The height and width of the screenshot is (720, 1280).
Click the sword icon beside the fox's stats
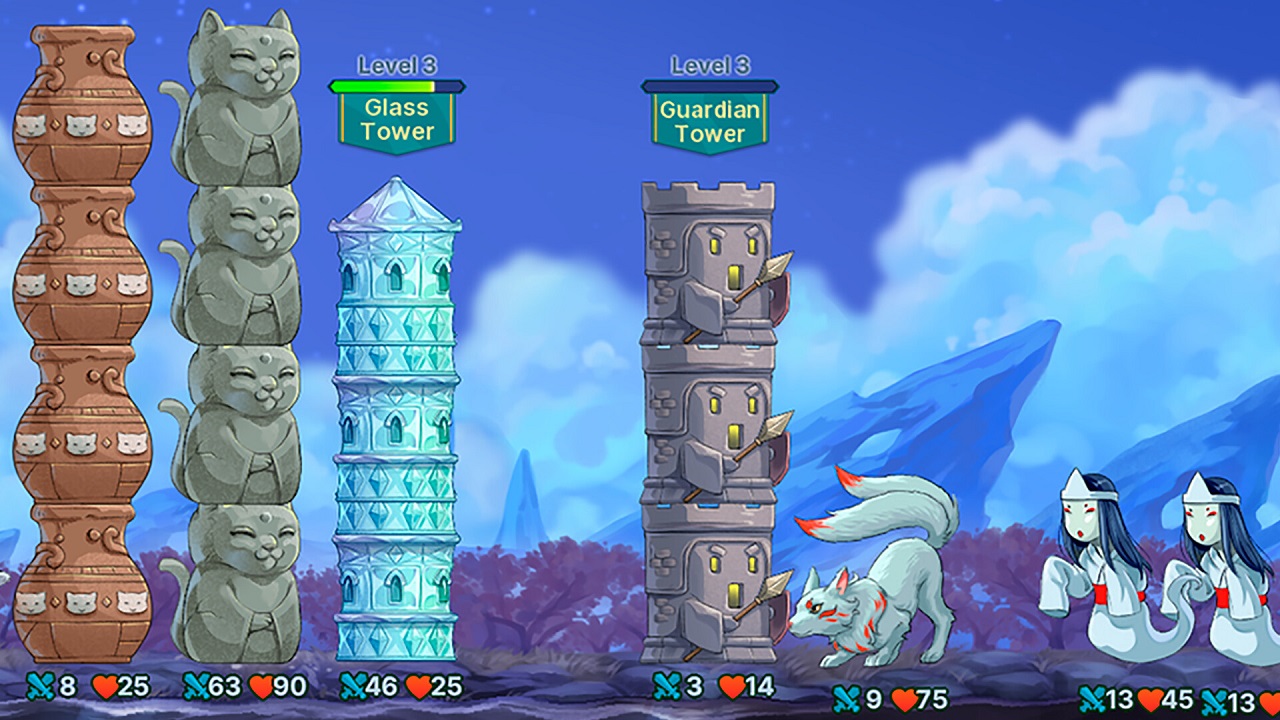click(848, 696)
